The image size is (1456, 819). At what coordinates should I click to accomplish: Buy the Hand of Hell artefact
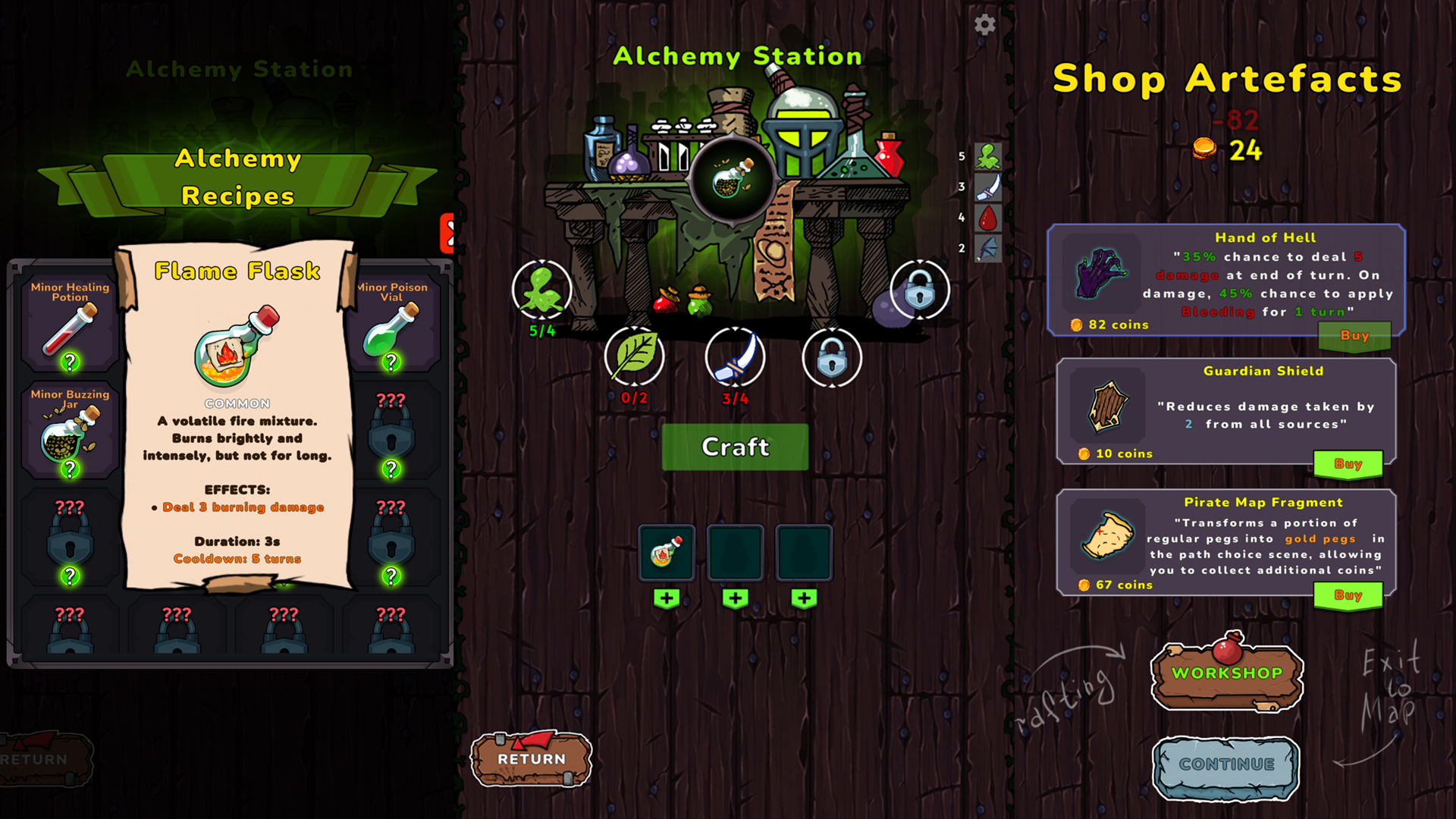1355,337
